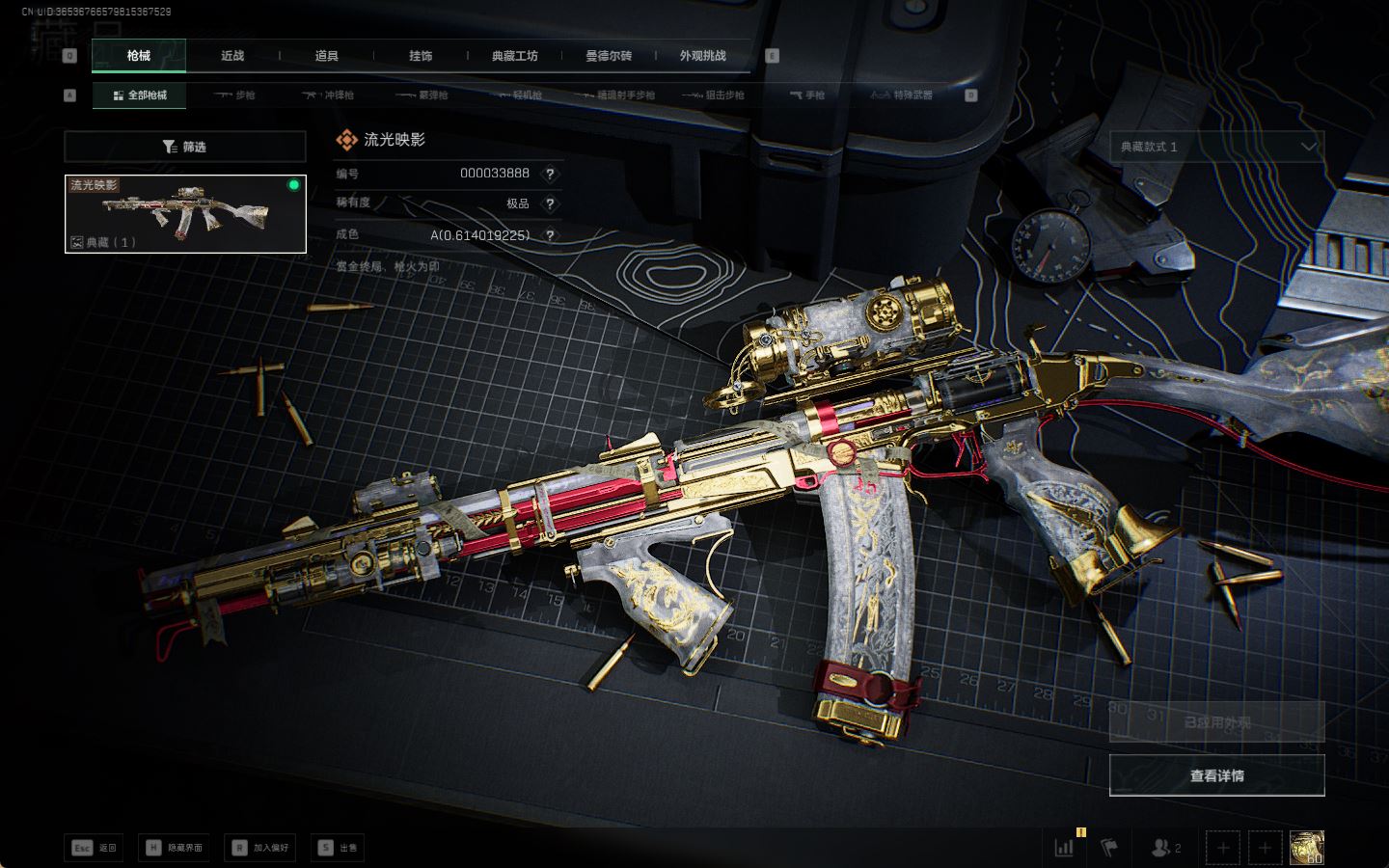Click the help icon beside 稀有度 rarity
This screenshot has height=868, width=1389.
(550, 203)
